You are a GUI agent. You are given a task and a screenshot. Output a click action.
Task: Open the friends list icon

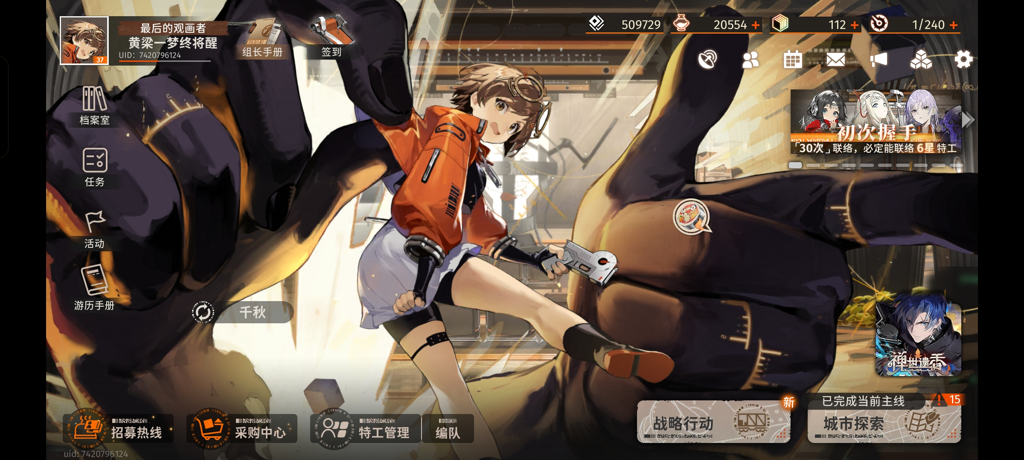750,60
